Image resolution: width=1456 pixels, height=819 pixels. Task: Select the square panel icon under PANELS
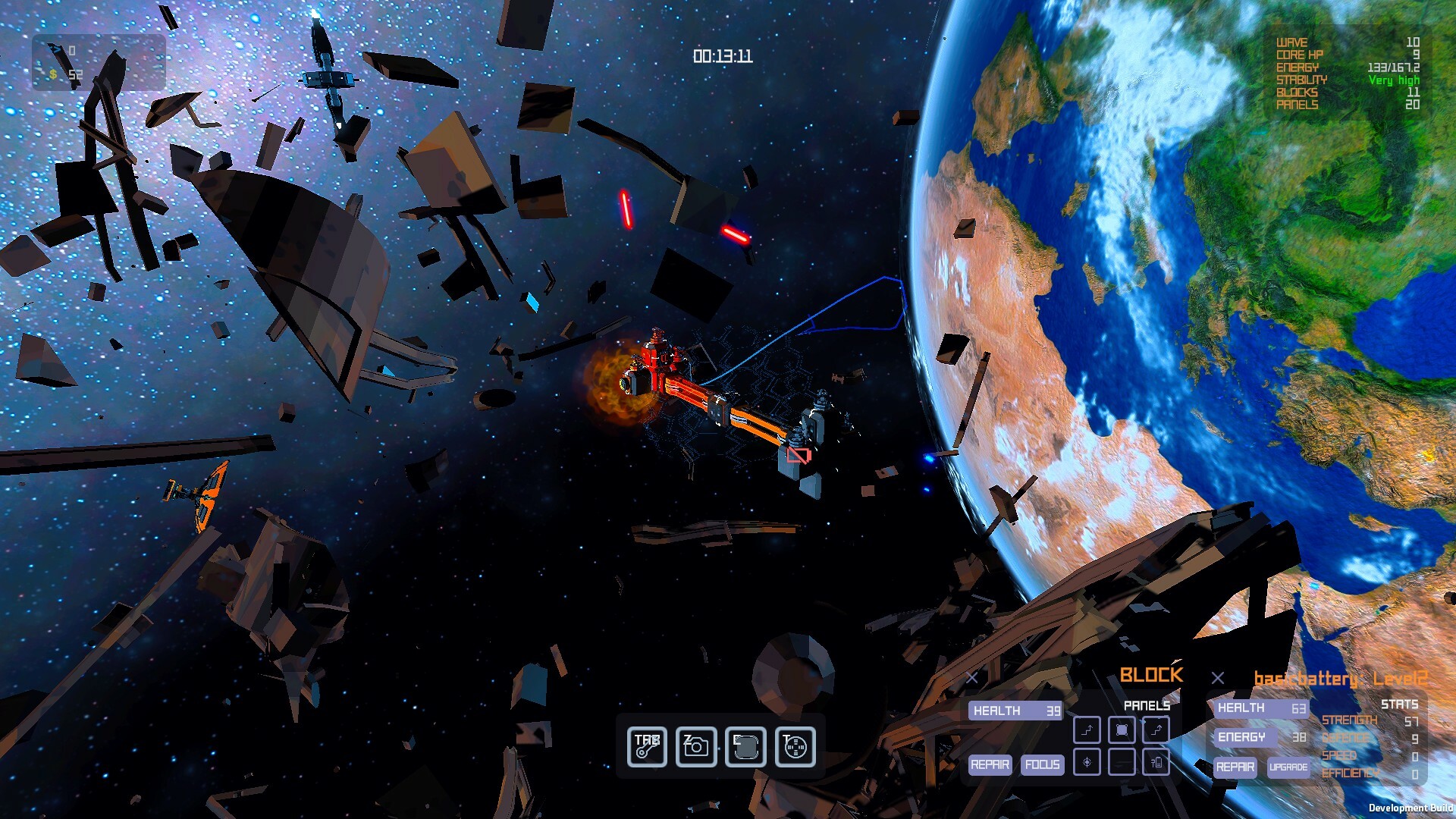pos(1121,730)
